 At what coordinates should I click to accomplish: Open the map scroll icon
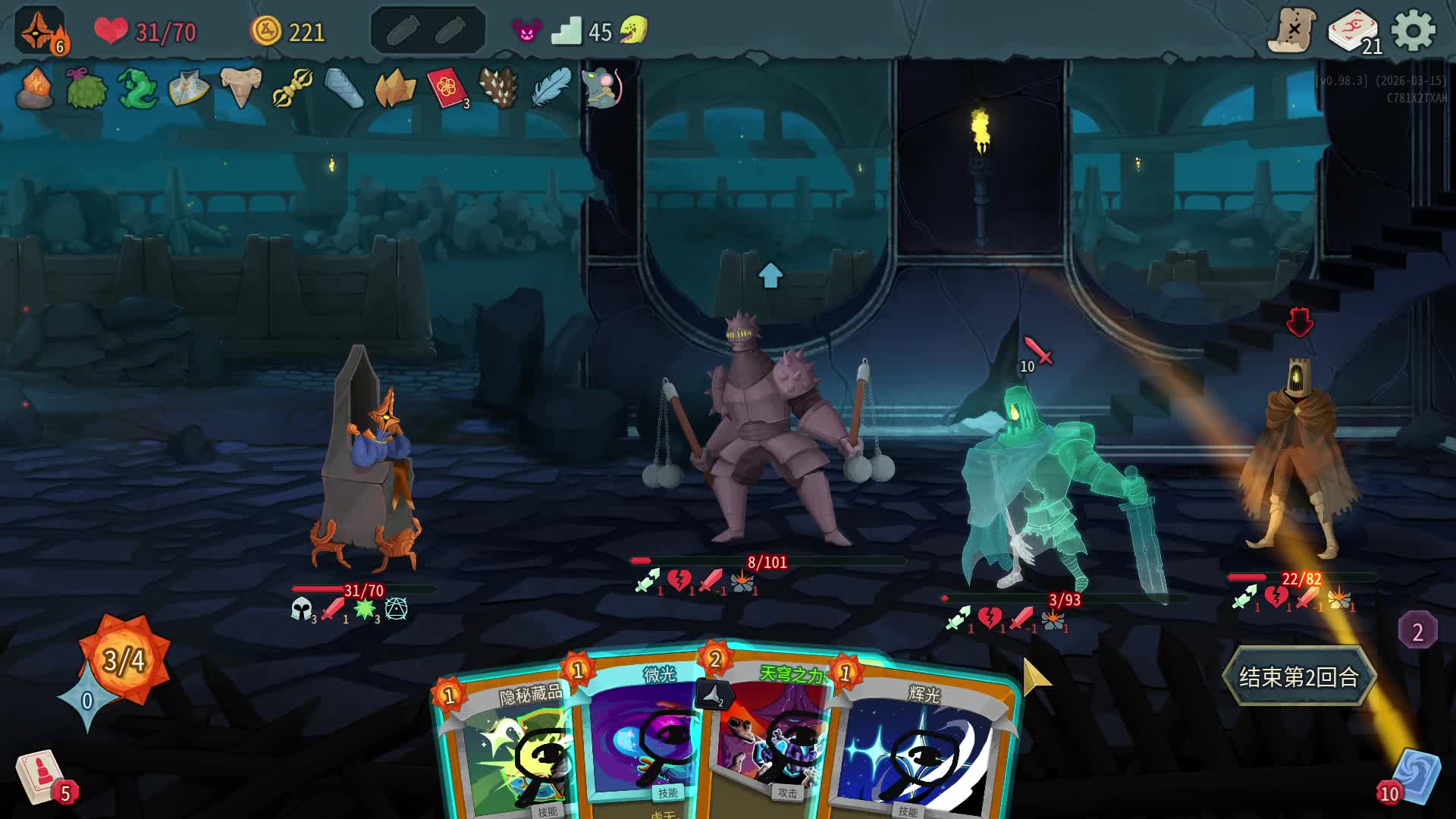1291,31
